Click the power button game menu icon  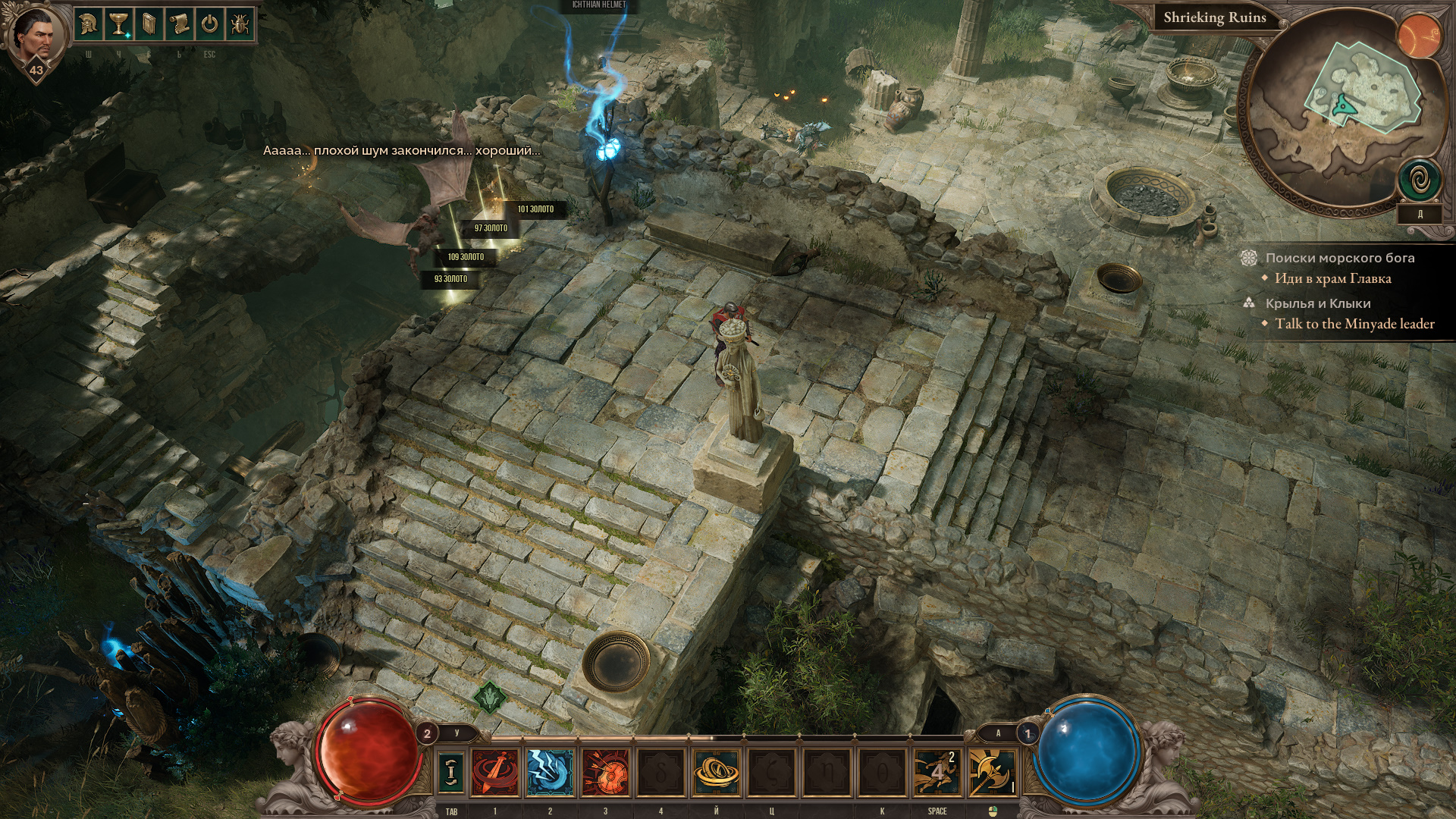pos(209,24)
